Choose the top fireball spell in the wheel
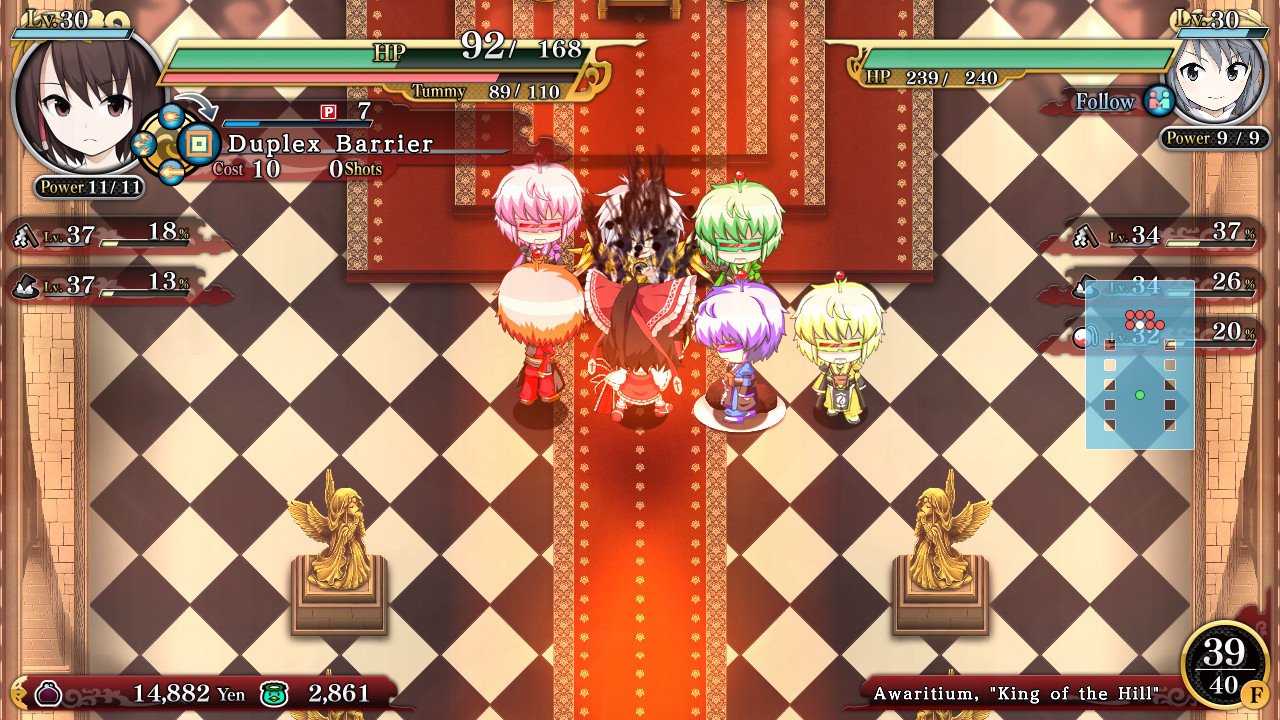1280x720 pixels. point(171,117)
